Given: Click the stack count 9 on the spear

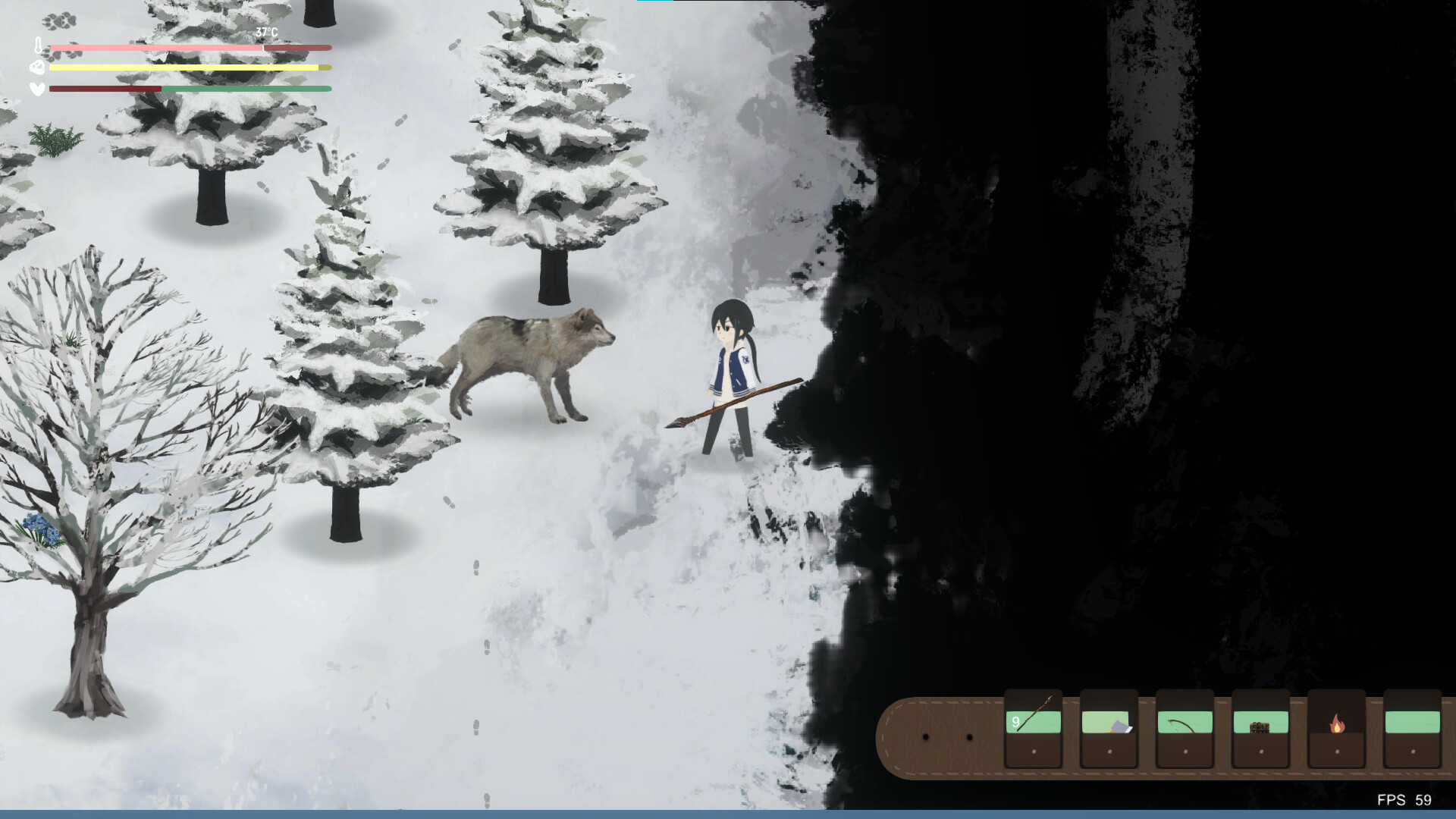Looking at the screenshot, I should (x=1015, y=722).
